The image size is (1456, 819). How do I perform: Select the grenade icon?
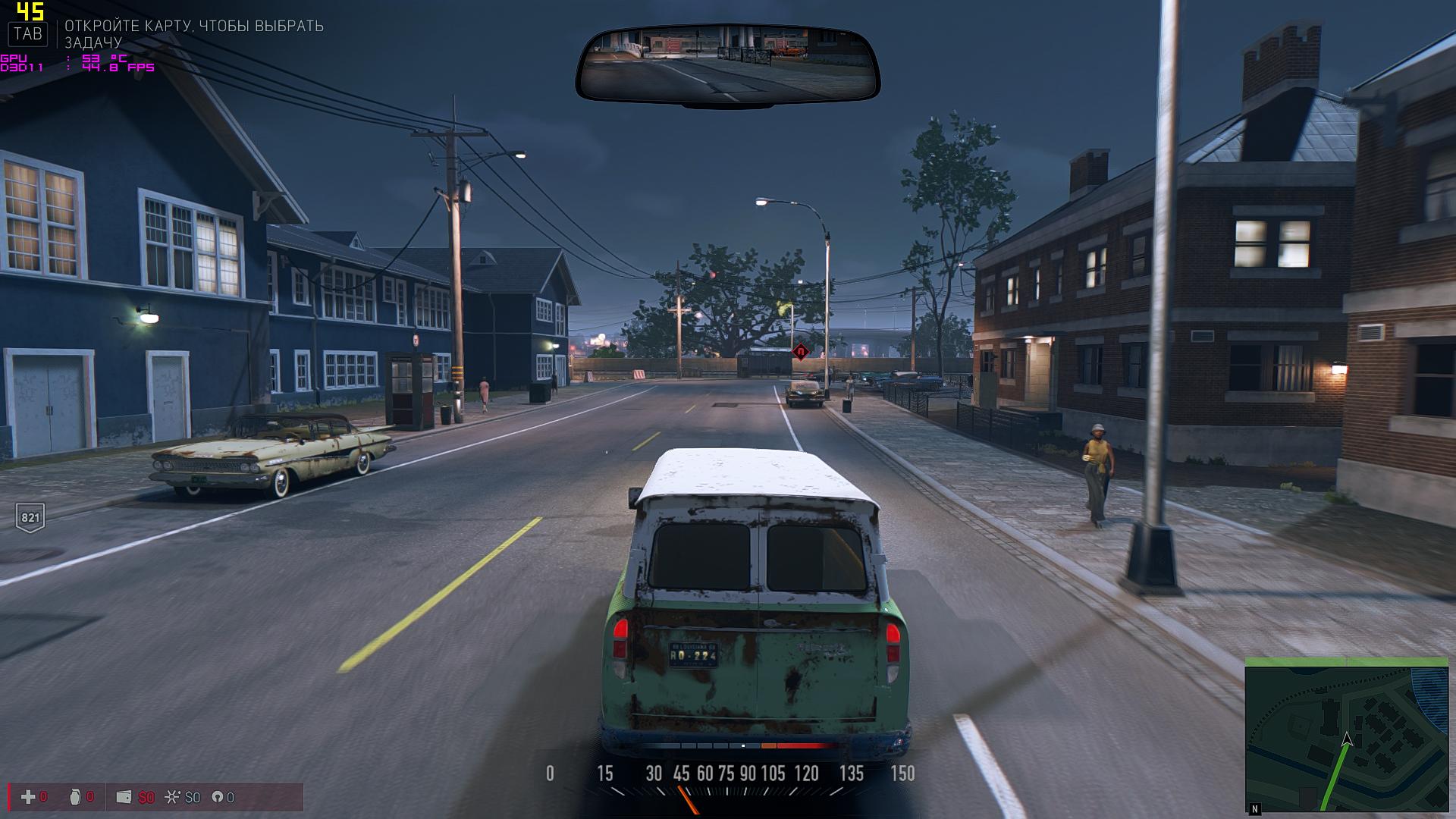tap(74, 797)
